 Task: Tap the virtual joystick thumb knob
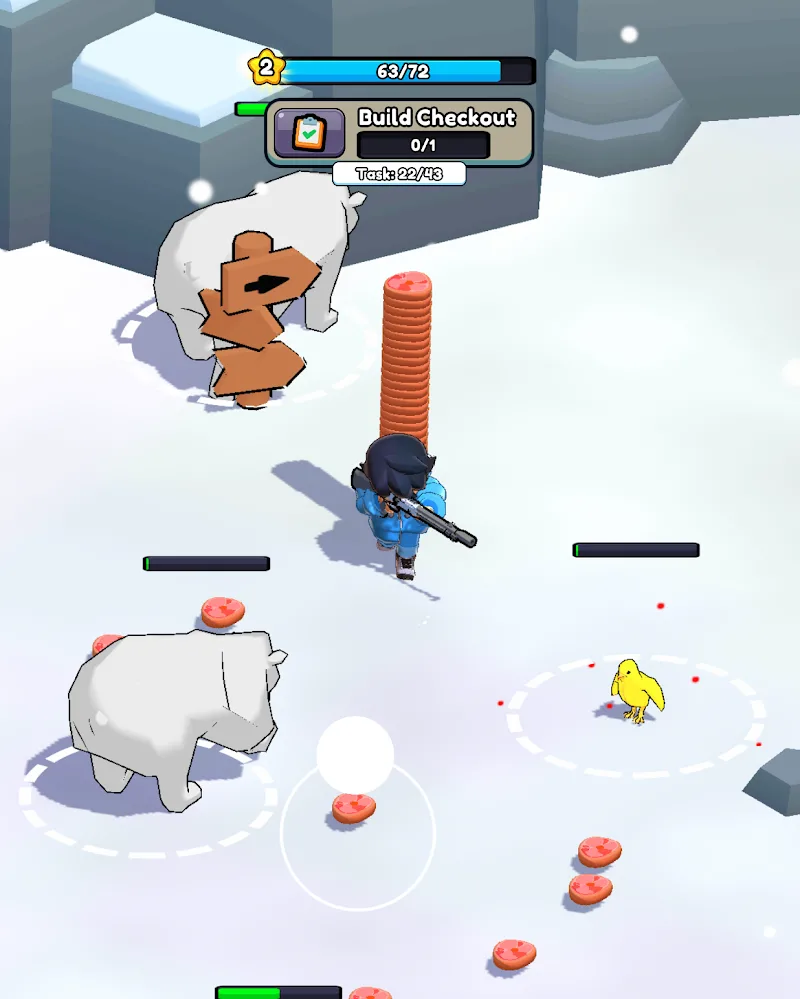click(355, 755)
